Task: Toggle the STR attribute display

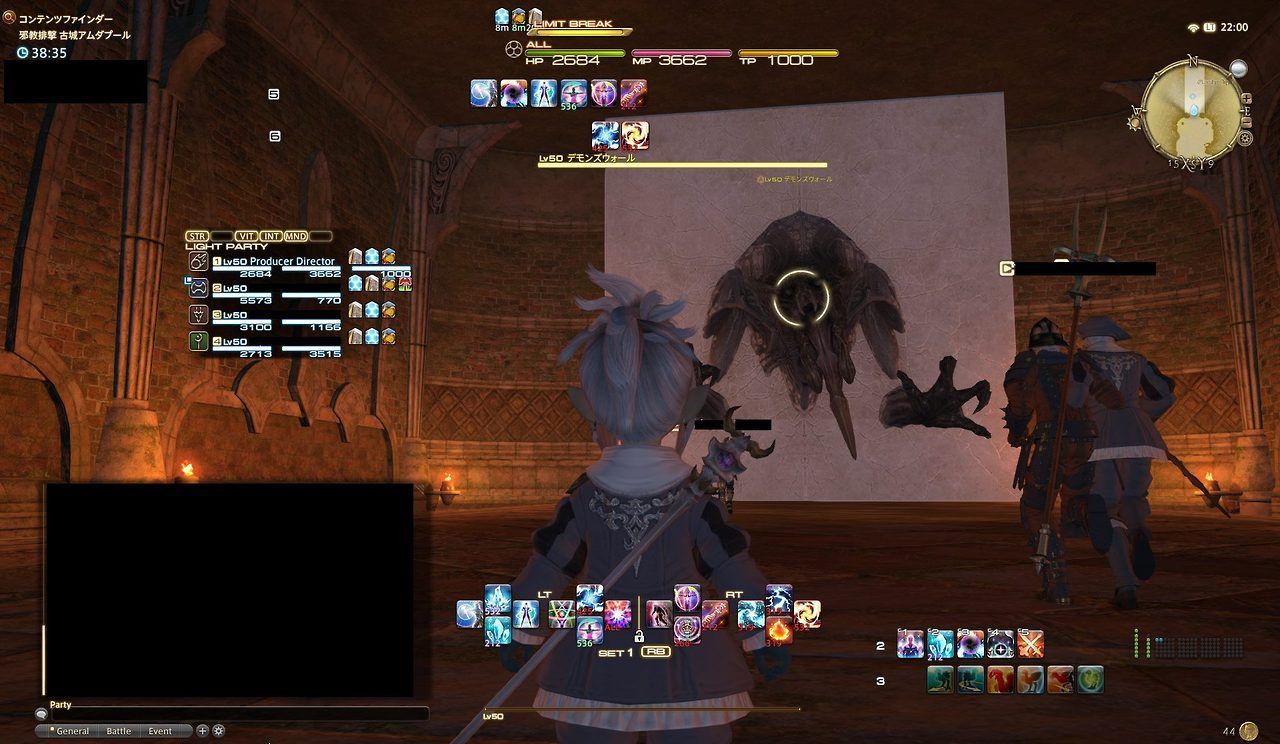Action: 196,236
